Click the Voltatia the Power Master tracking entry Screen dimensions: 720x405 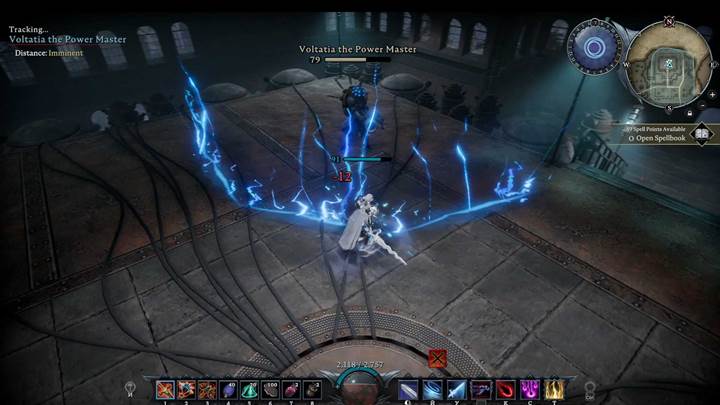(68, 39)
